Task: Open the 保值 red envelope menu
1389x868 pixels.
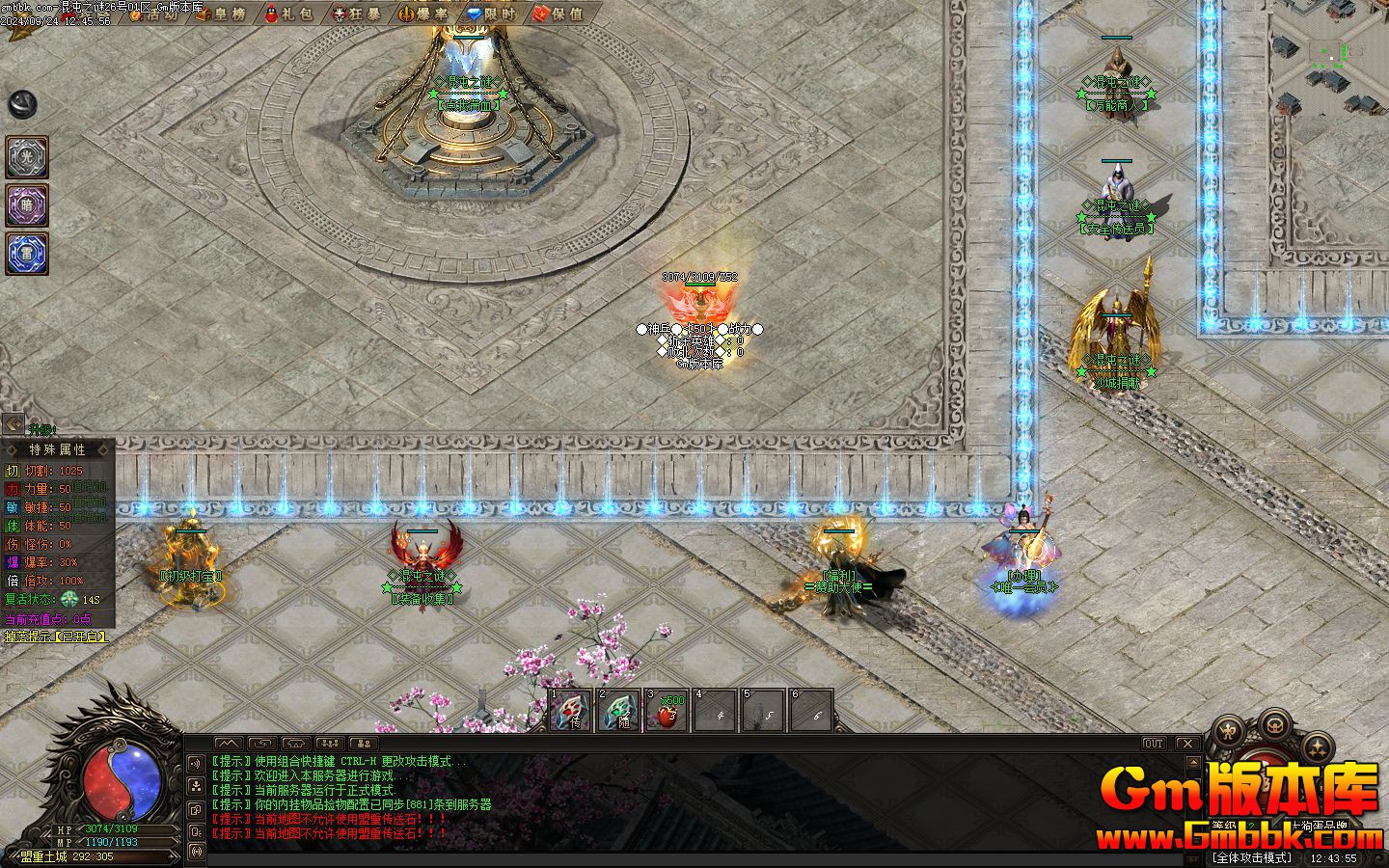Action: pyautogui.click(x=559, y=14)
